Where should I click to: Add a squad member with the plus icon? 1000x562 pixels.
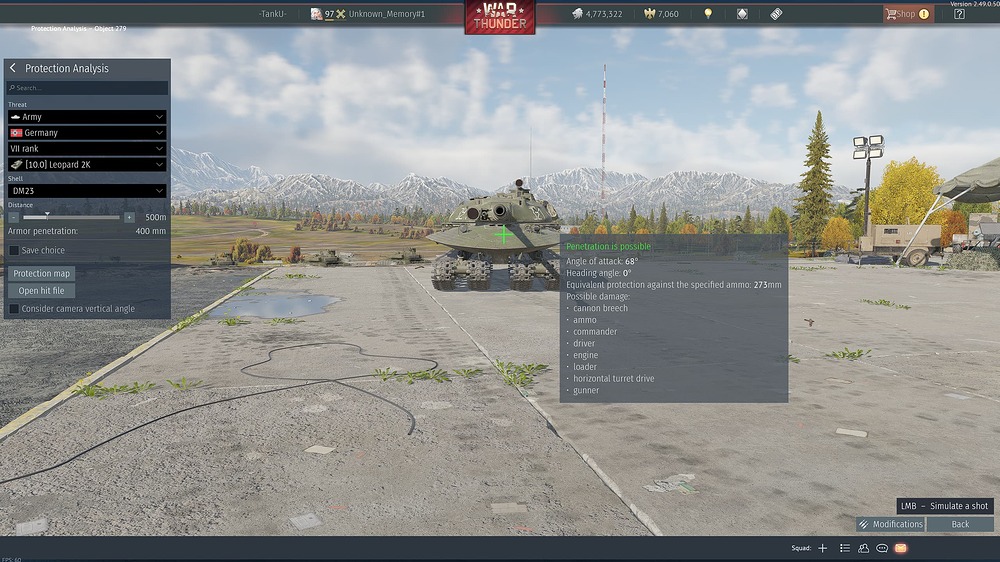point(823,548)
